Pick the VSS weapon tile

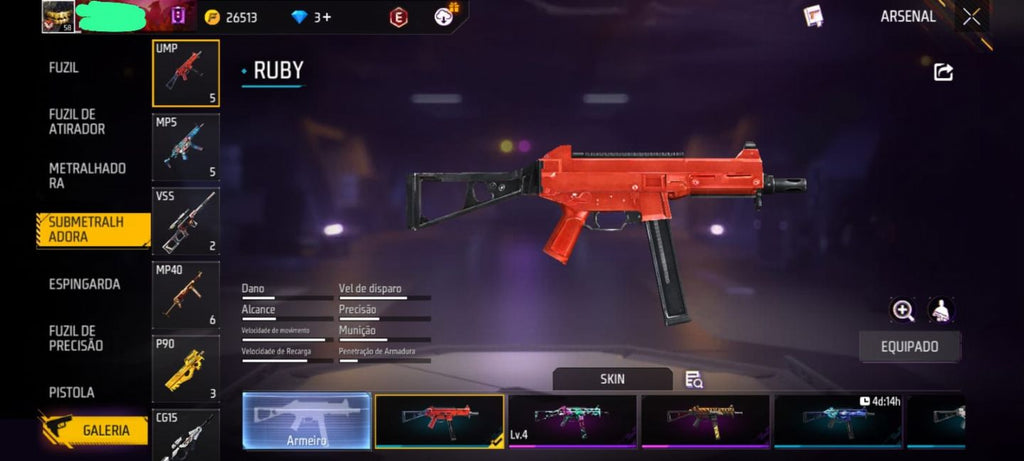(186, 221)
